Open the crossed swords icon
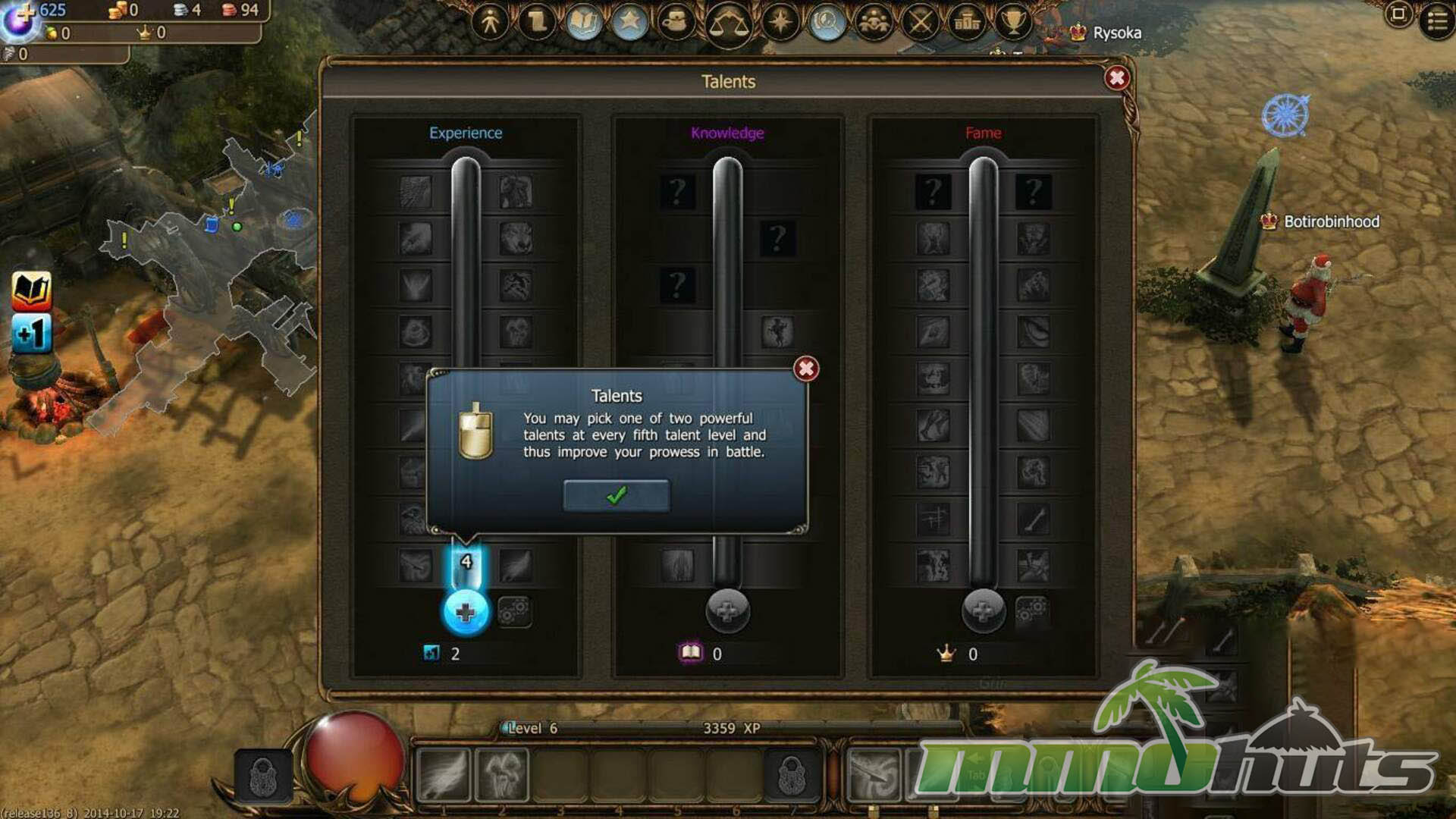The height and width of the screenshot is (819, 1456). 921,22
